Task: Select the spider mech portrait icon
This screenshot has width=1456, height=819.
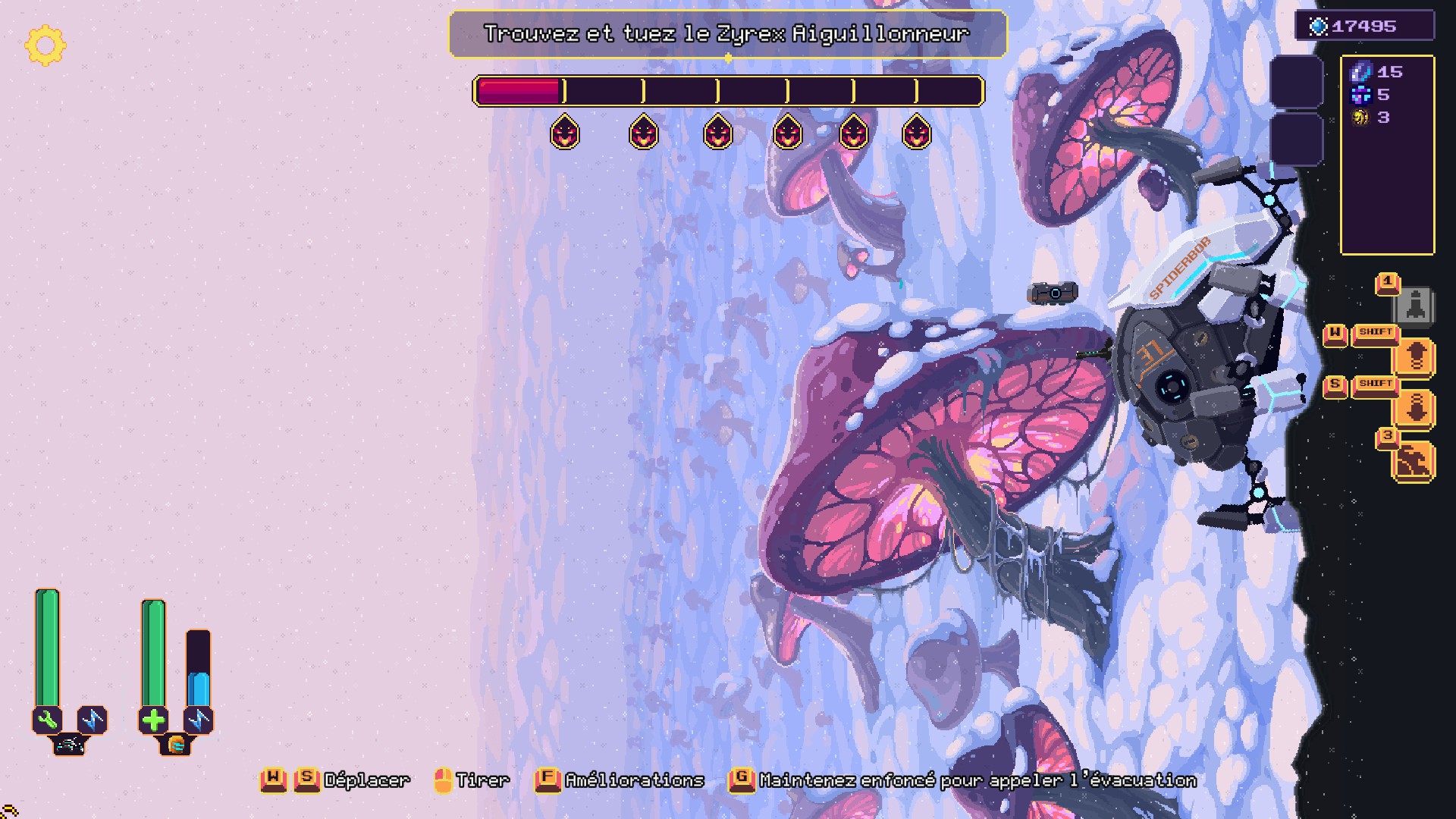Action: pos(70,745)
